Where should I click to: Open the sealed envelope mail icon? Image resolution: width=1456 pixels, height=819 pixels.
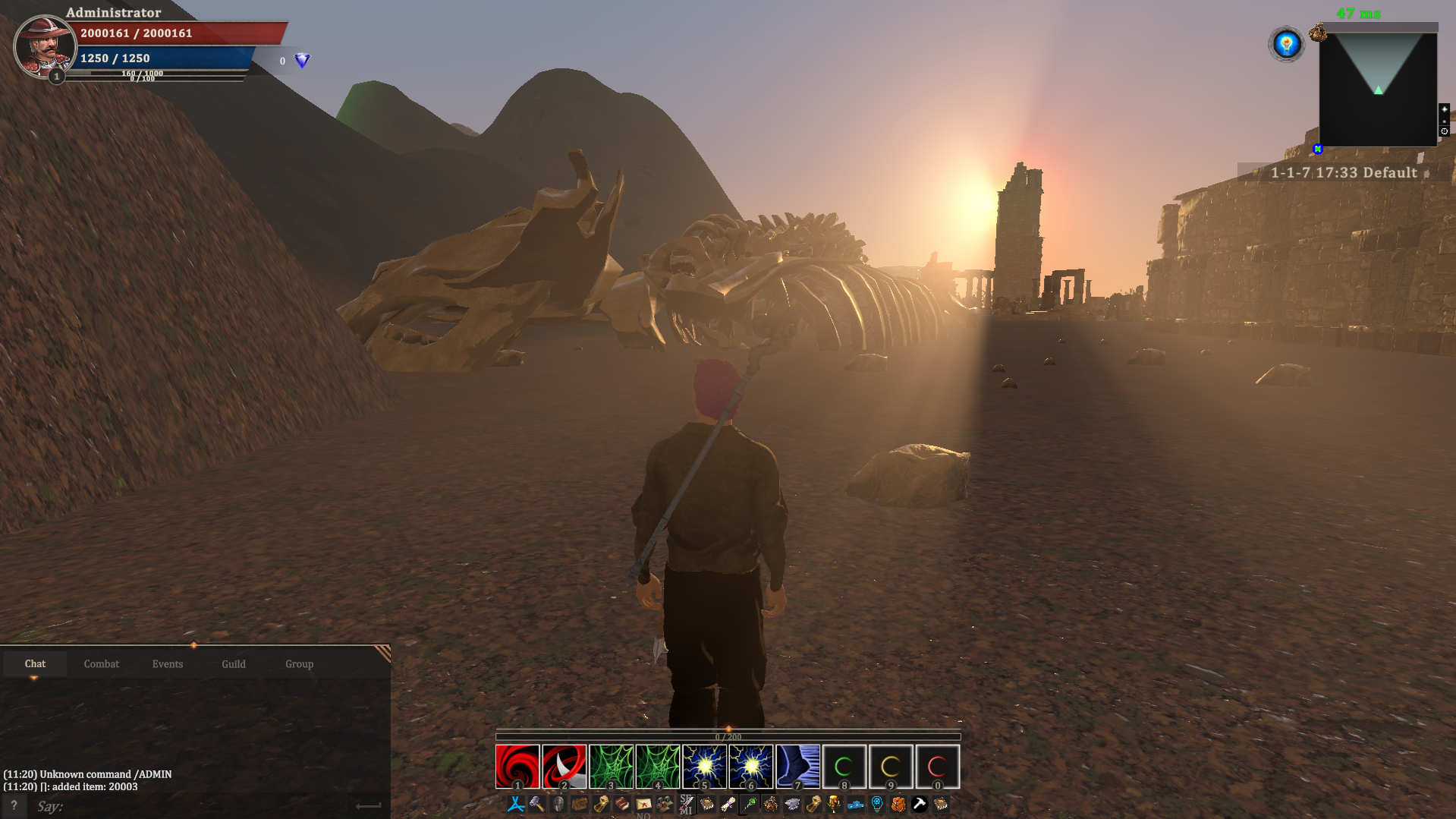pos(643,804)
